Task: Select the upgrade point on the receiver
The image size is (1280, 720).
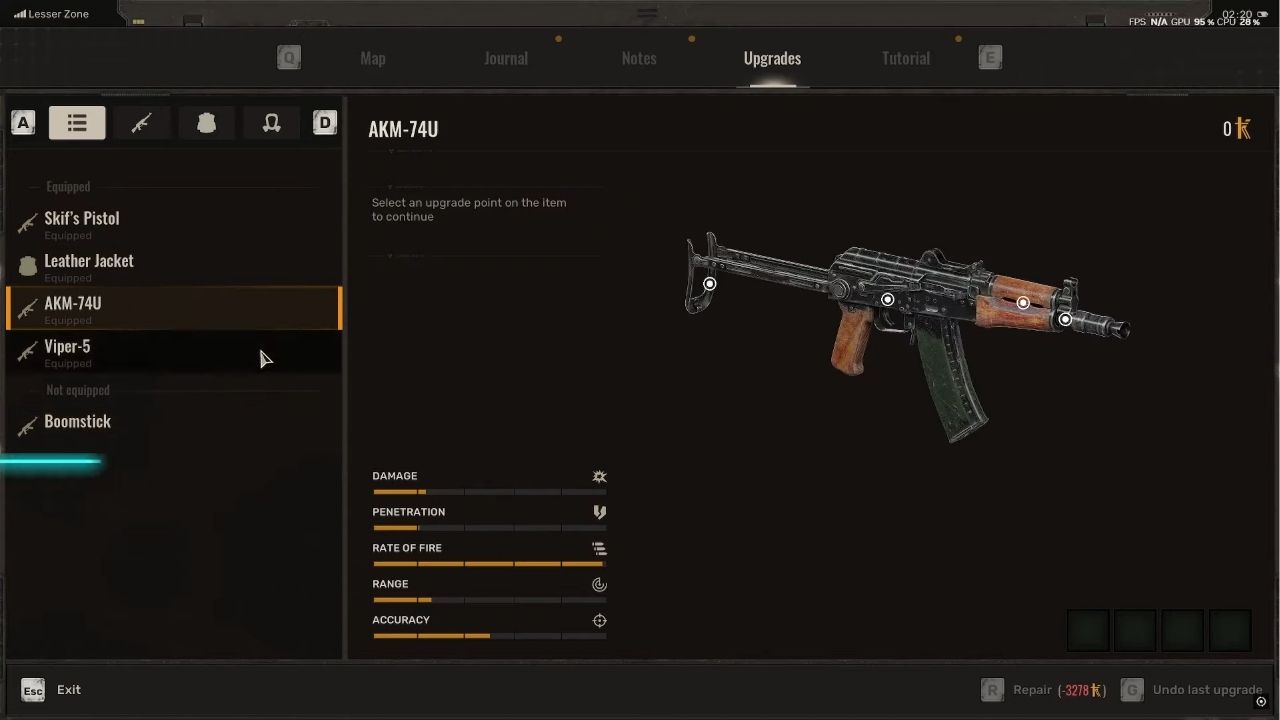Action: [x=887, y=299]
